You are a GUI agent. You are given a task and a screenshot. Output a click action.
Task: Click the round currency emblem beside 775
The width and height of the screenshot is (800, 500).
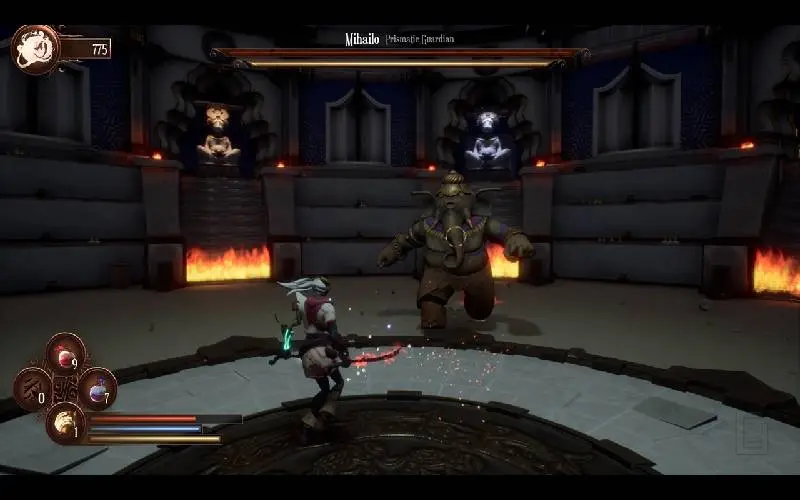pyautogui.click(x=35, y=48)
